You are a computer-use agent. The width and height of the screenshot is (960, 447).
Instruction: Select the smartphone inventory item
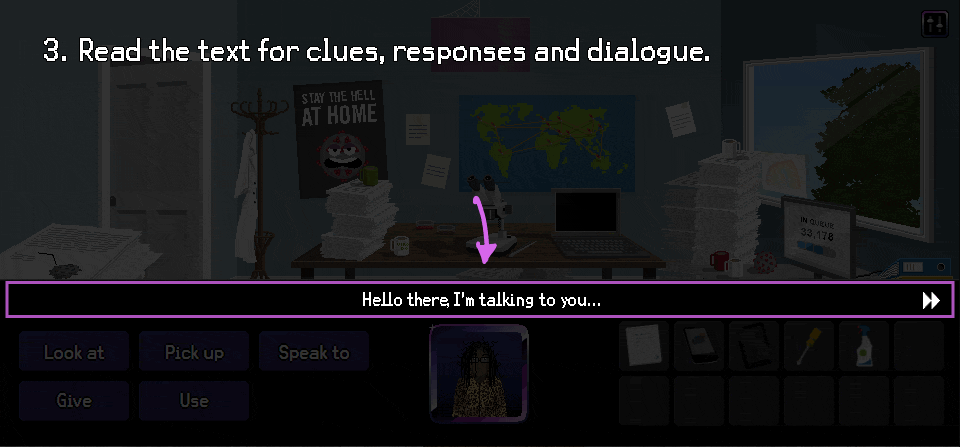coord(698,345)
